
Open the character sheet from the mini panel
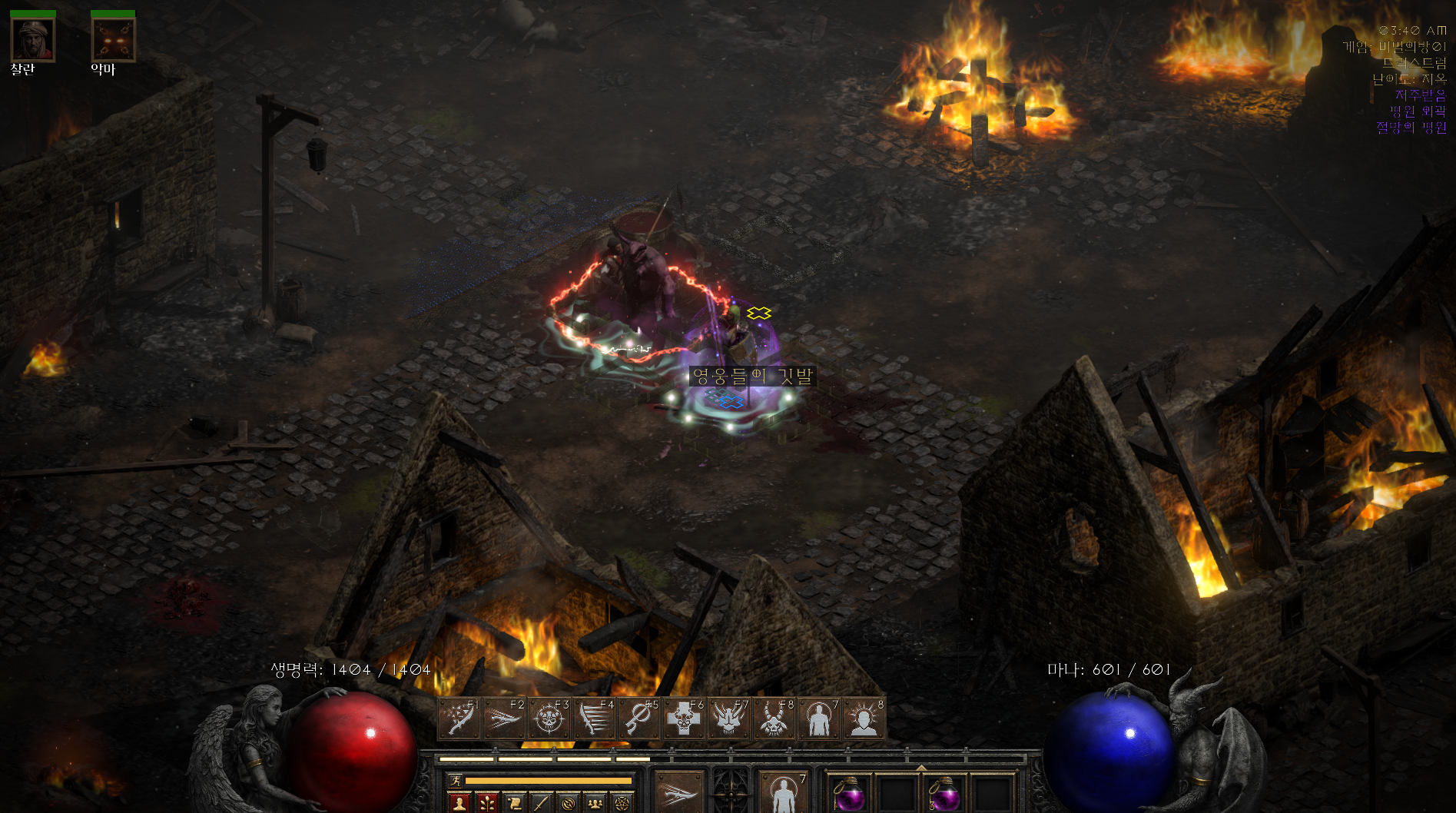coord(459,804)
